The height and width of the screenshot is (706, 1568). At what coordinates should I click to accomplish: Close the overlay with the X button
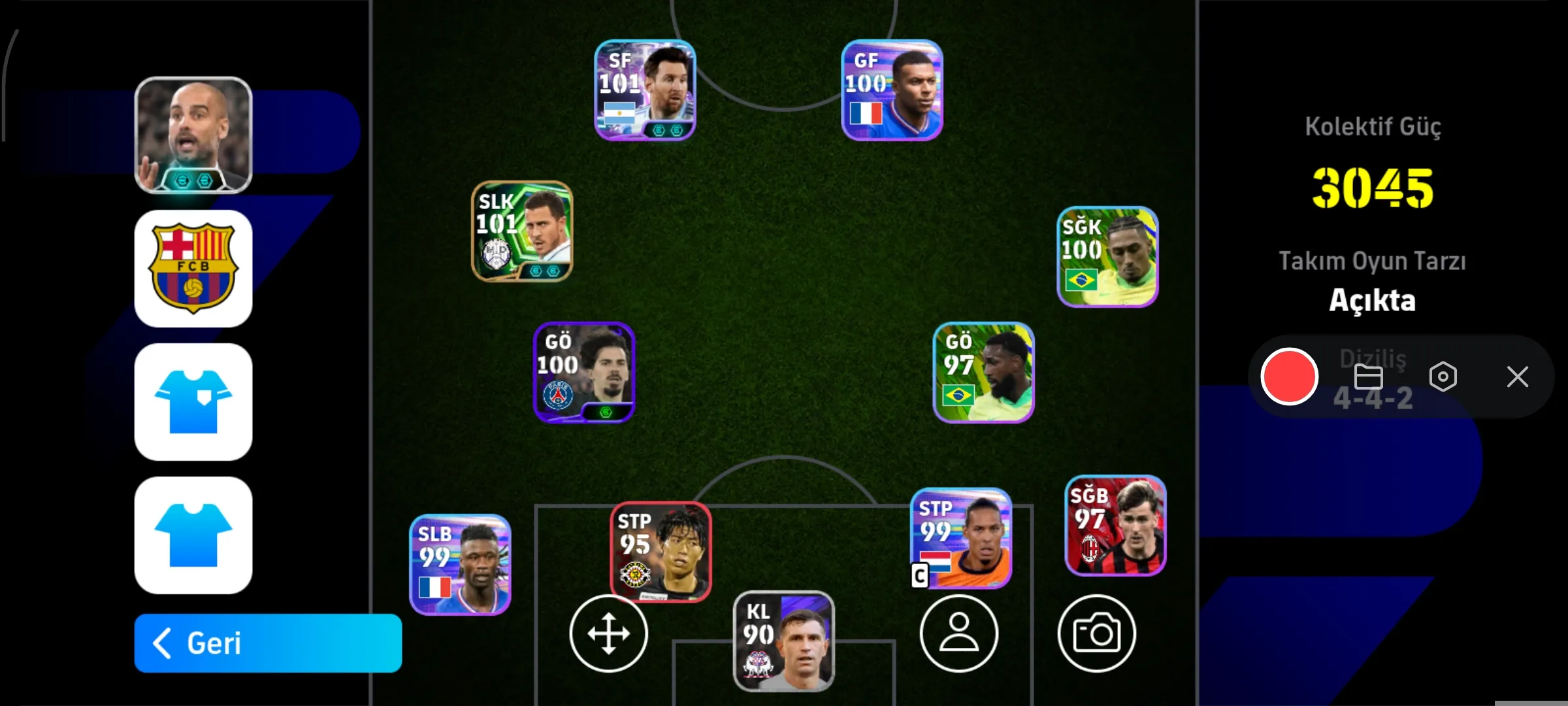(1517, 376)
